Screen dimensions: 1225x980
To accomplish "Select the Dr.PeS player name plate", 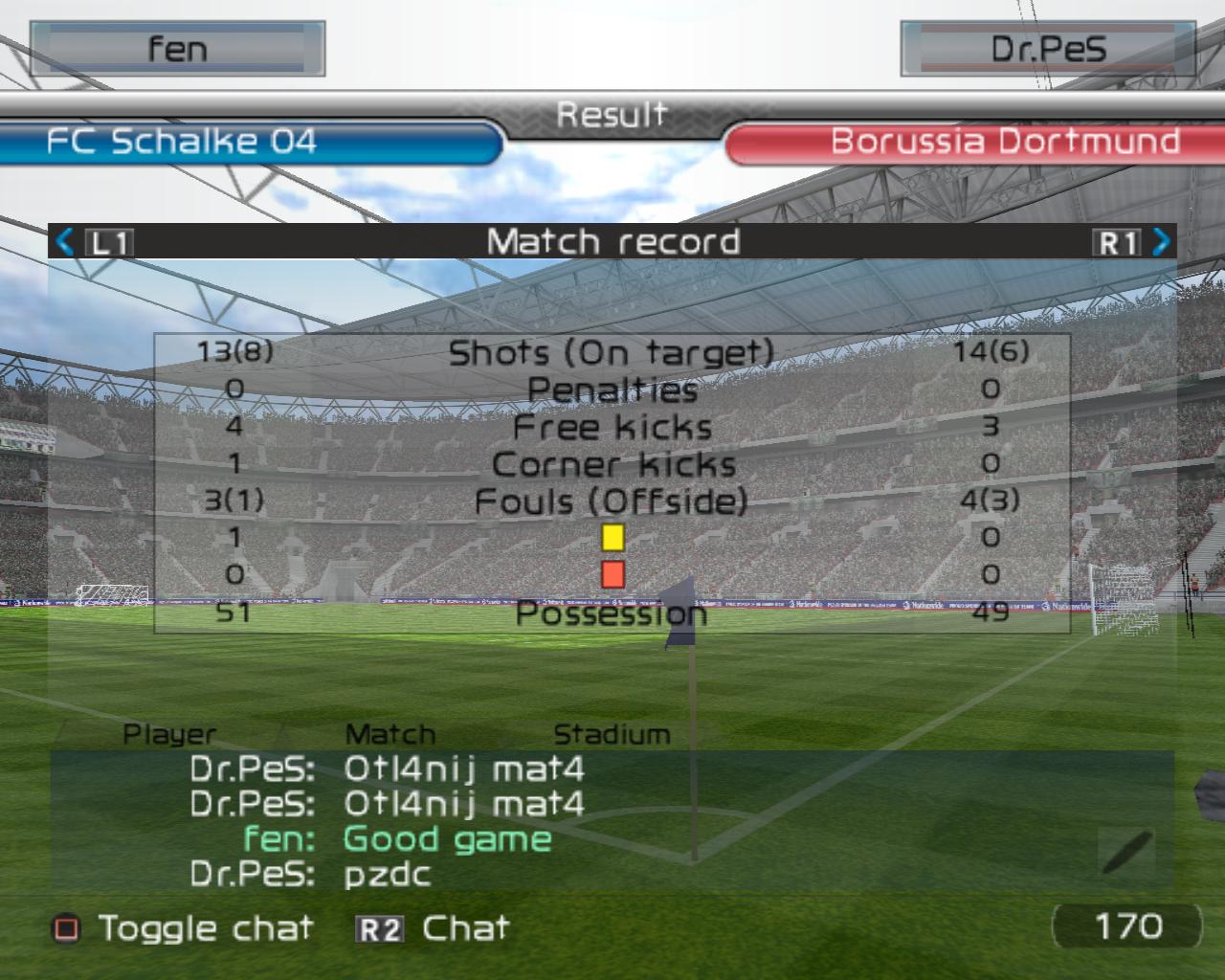I will tap(1048, 49).
